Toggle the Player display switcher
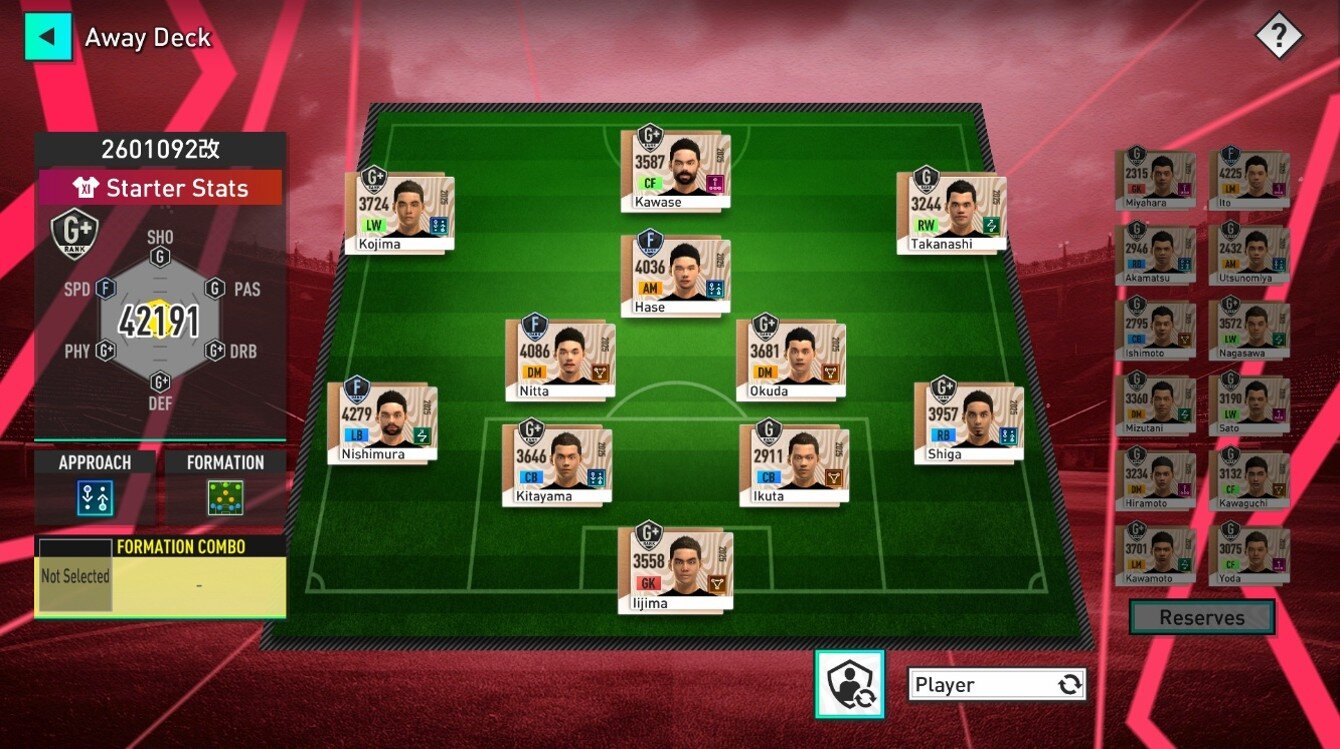 pos(997,685)
